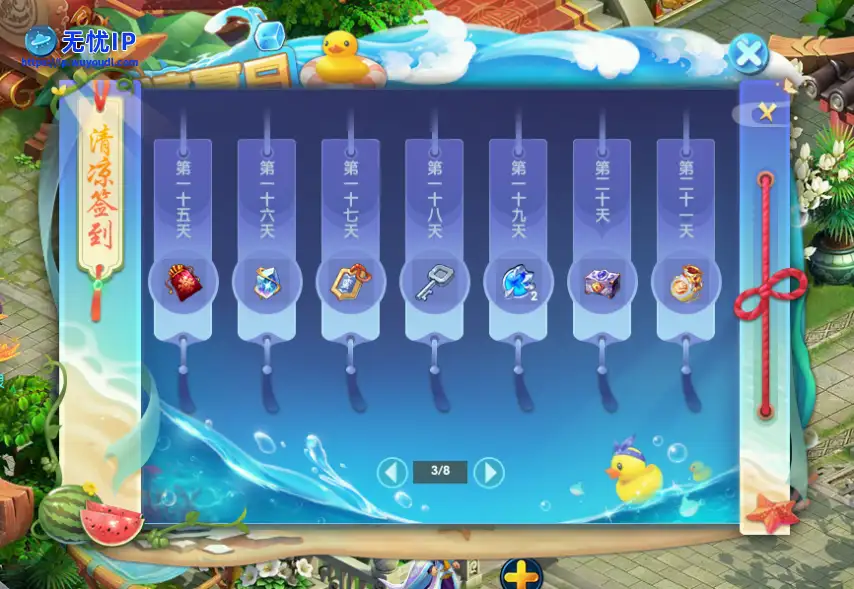
Task: Close the sign-in window with the blue X
Action: pos(747,53)
